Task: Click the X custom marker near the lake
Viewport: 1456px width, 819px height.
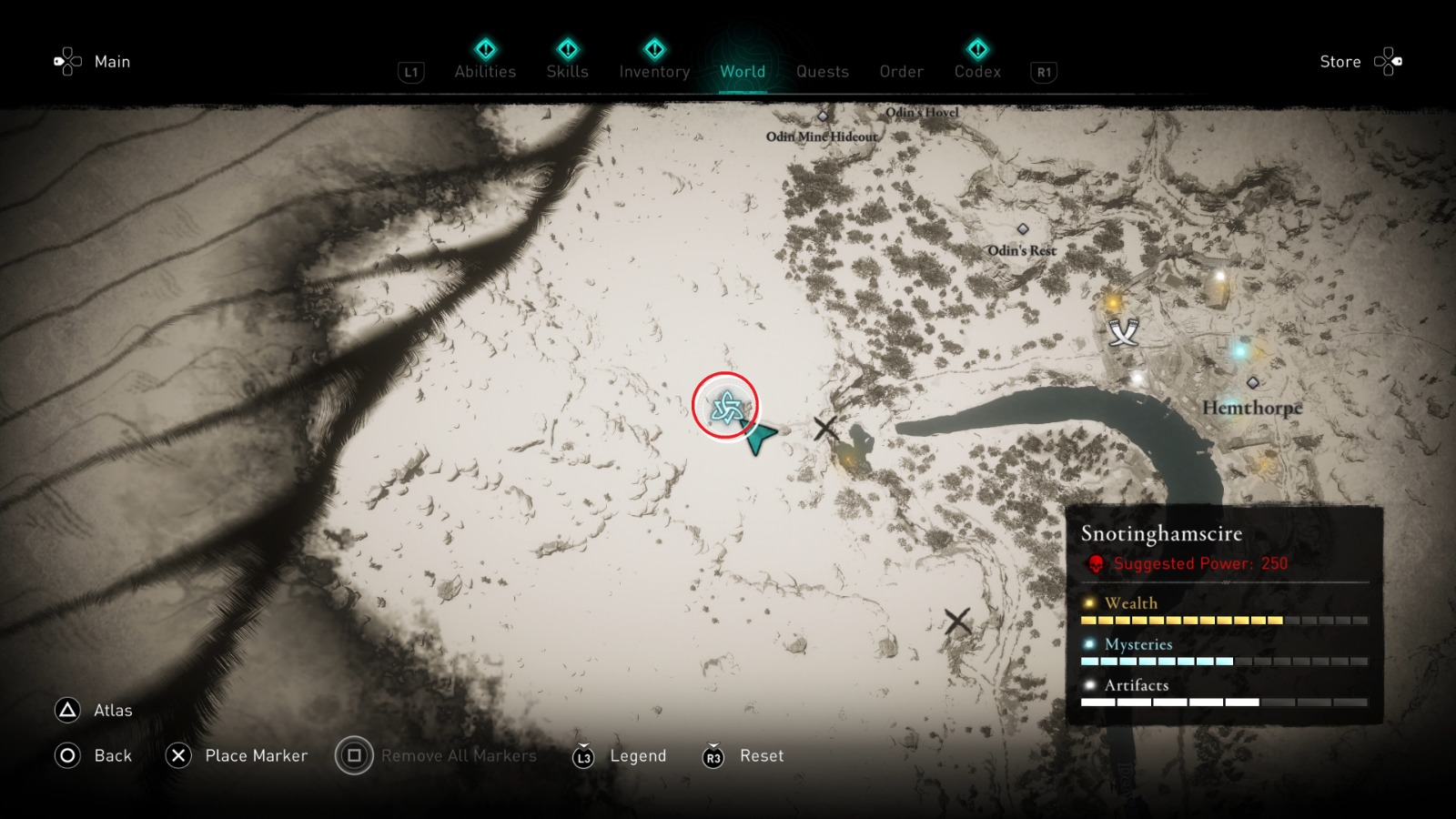Action: coord(826,428)
